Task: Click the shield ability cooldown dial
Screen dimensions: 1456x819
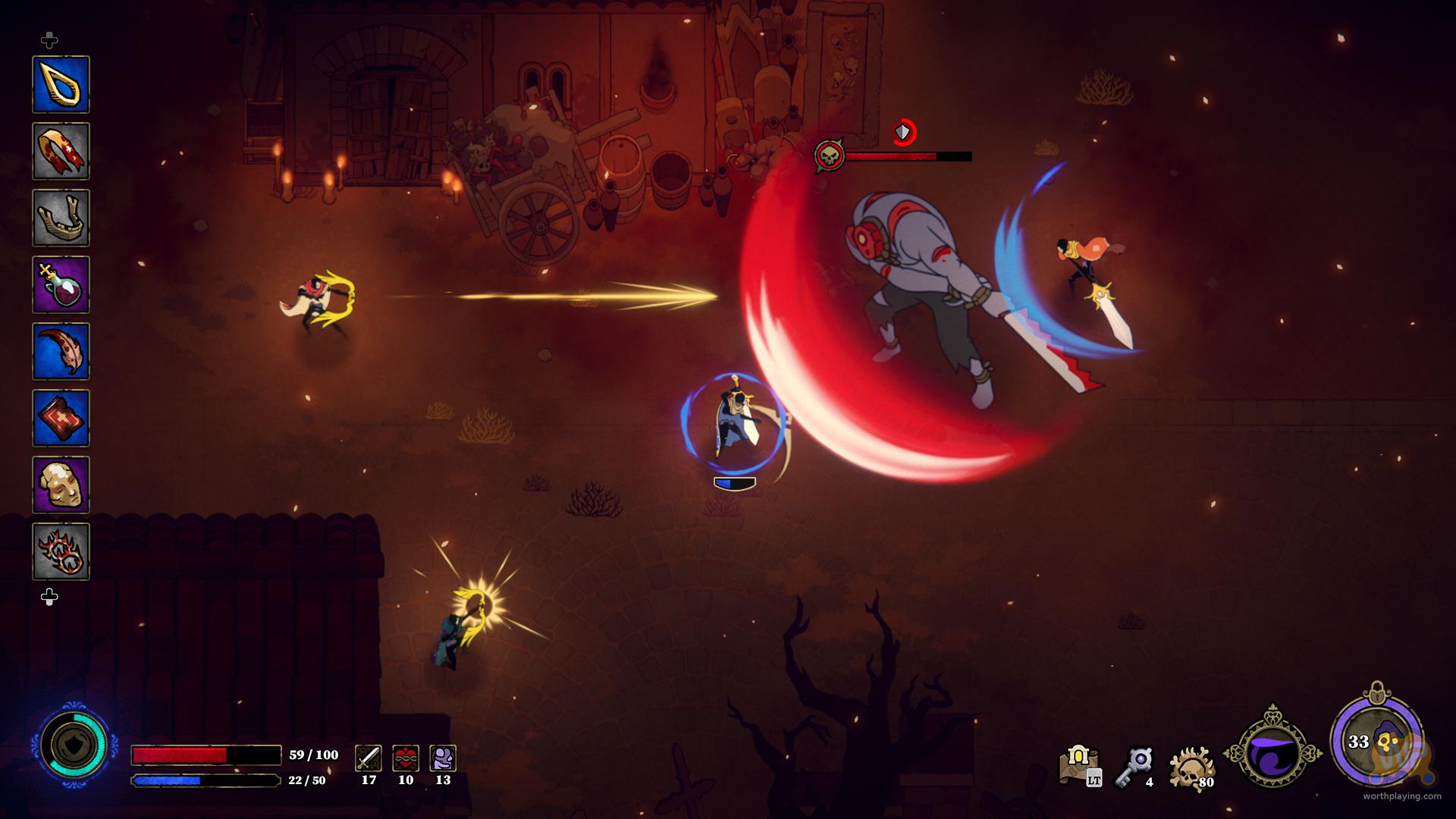Action: 74,745
